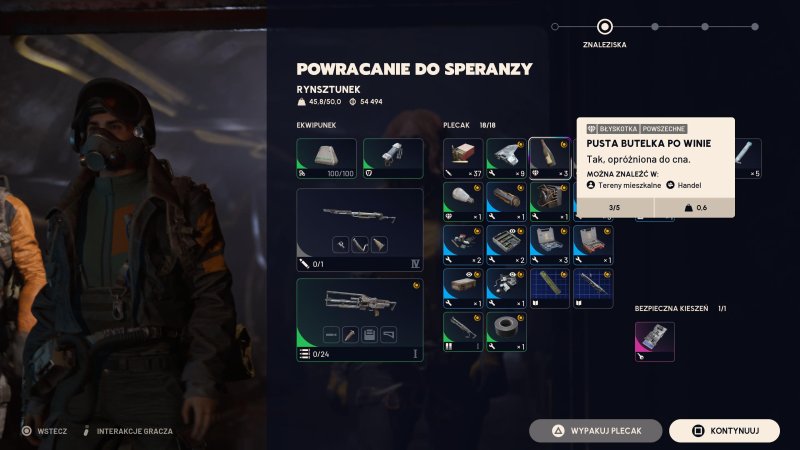
Task: Select the ammo crate item slot
Action: pos(463,288)
